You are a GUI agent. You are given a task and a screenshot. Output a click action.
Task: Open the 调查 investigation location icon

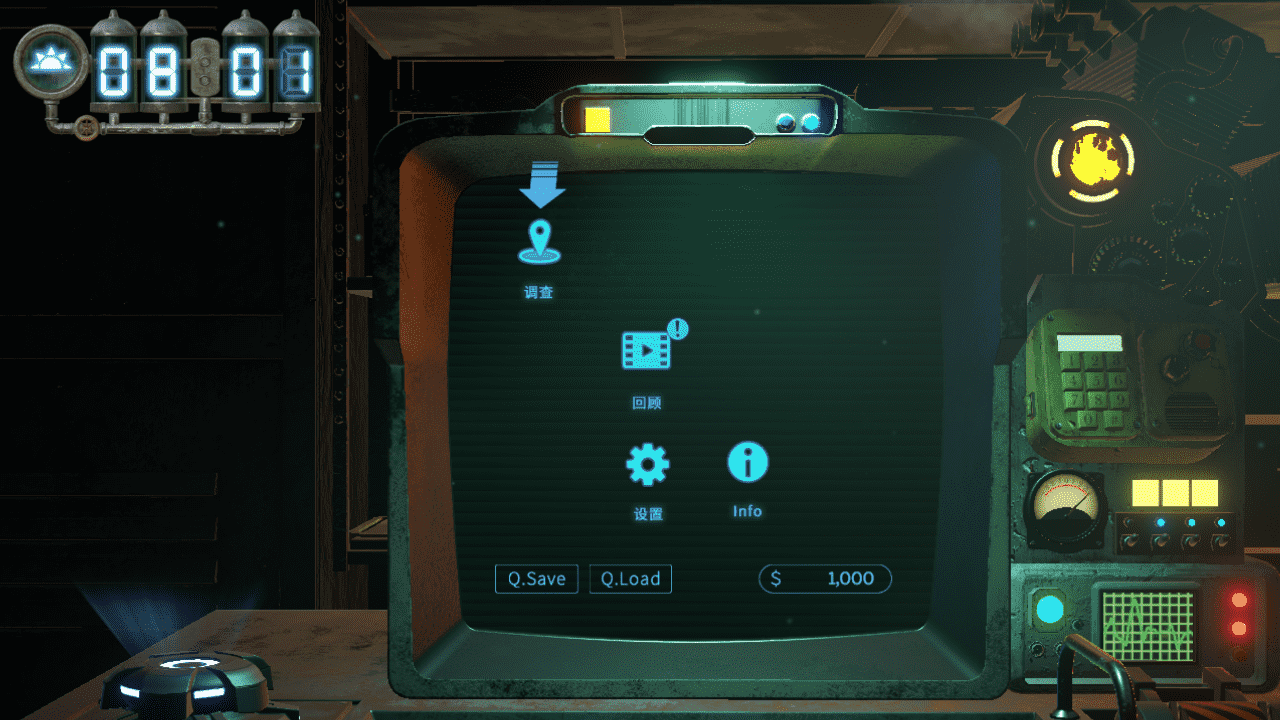pos(539,244)
